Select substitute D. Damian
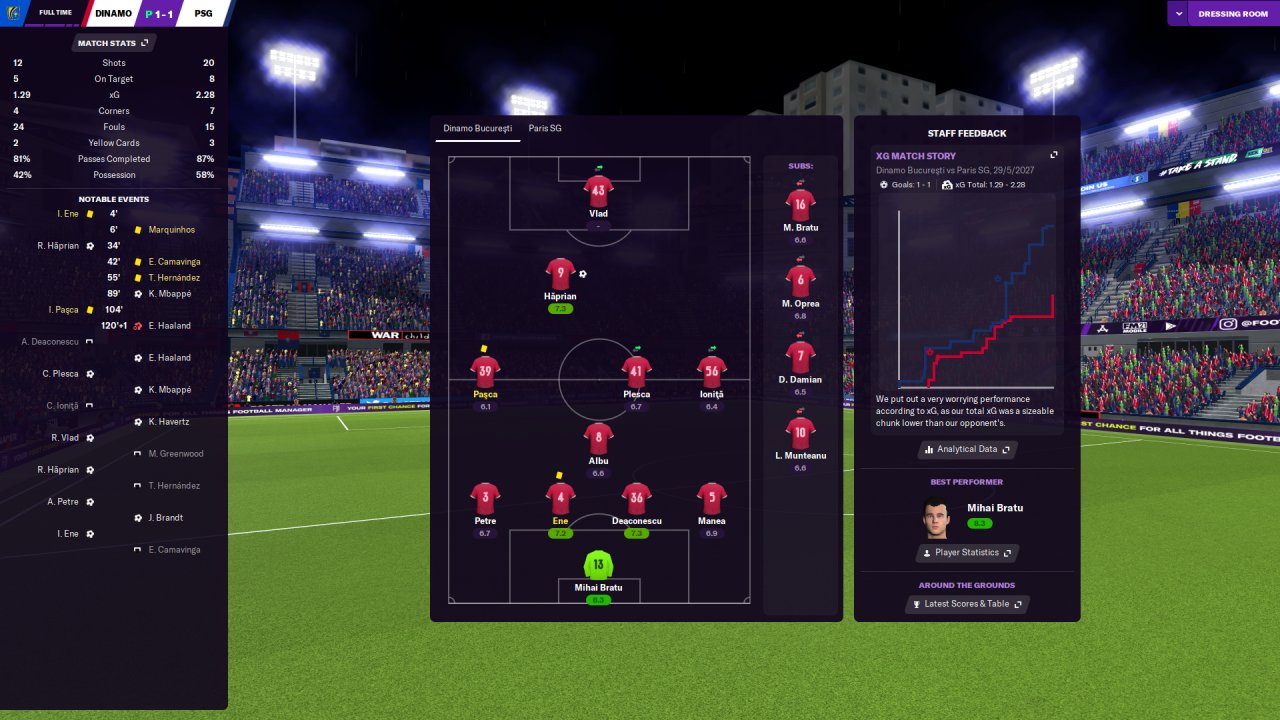Screen dimensions: 1280x720 pos(800,357)
